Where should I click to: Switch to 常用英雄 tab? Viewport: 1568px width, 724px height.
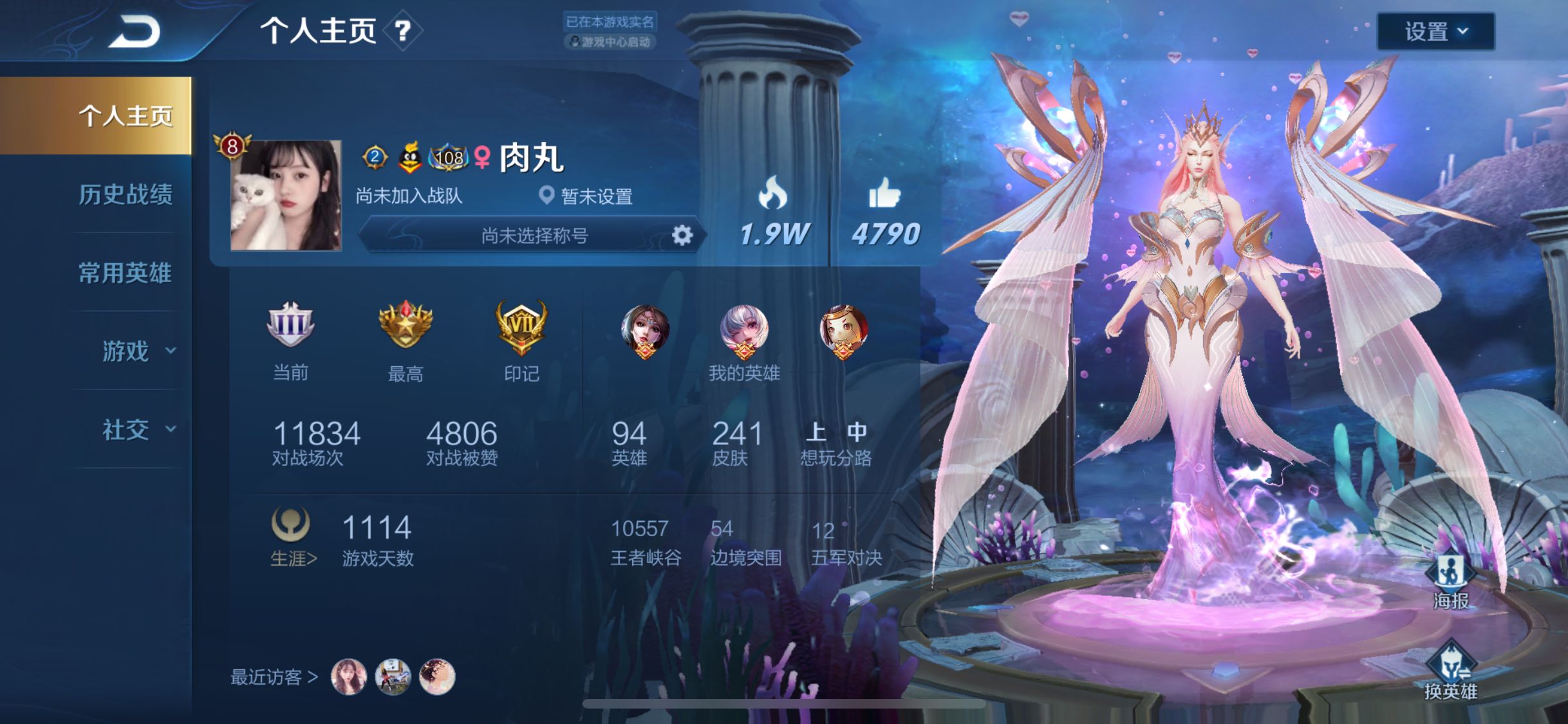click(x=126, y=273)
